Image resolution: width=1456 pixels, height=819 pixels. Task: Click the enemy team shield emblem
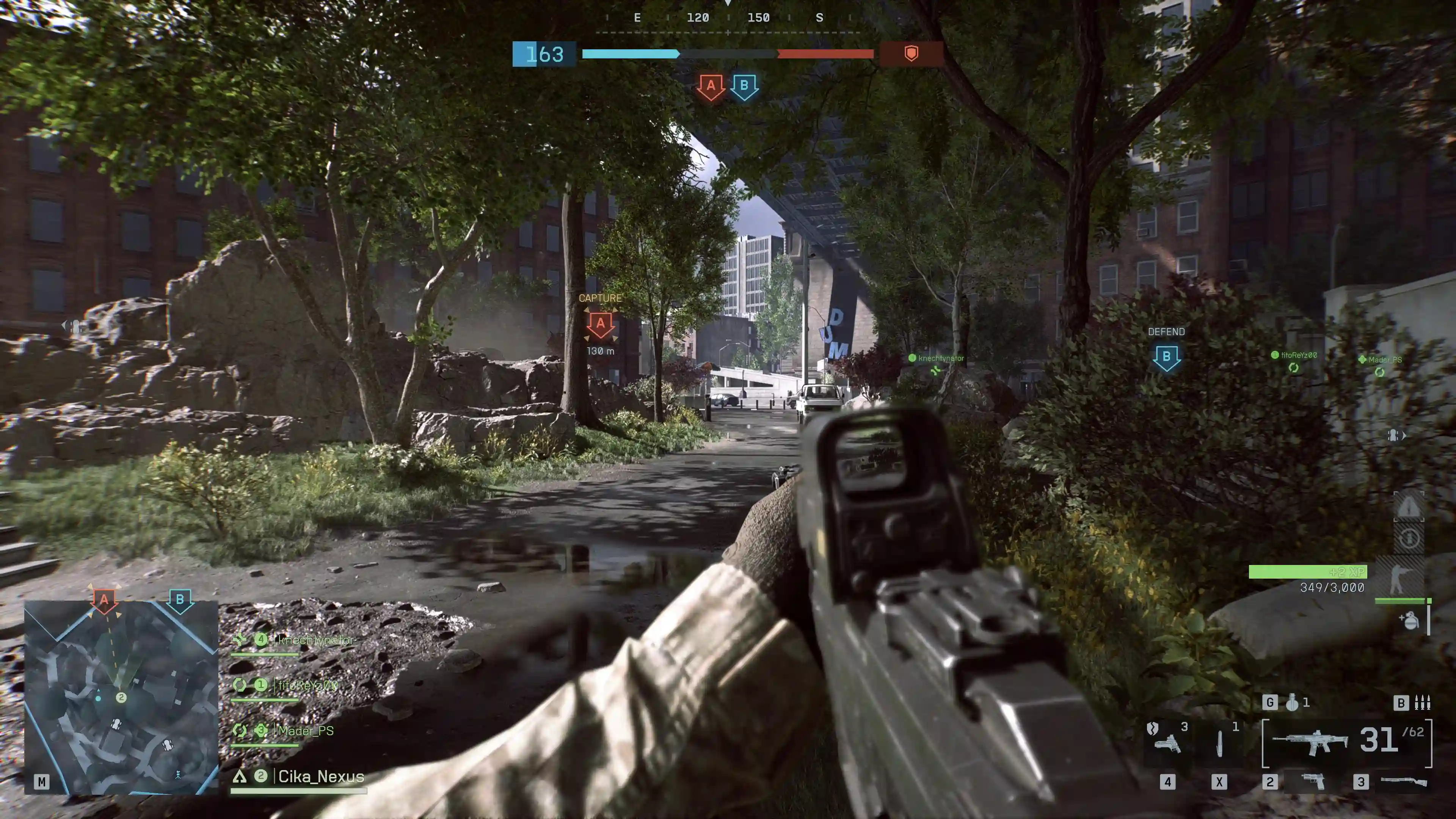click(x=910, y=54)
